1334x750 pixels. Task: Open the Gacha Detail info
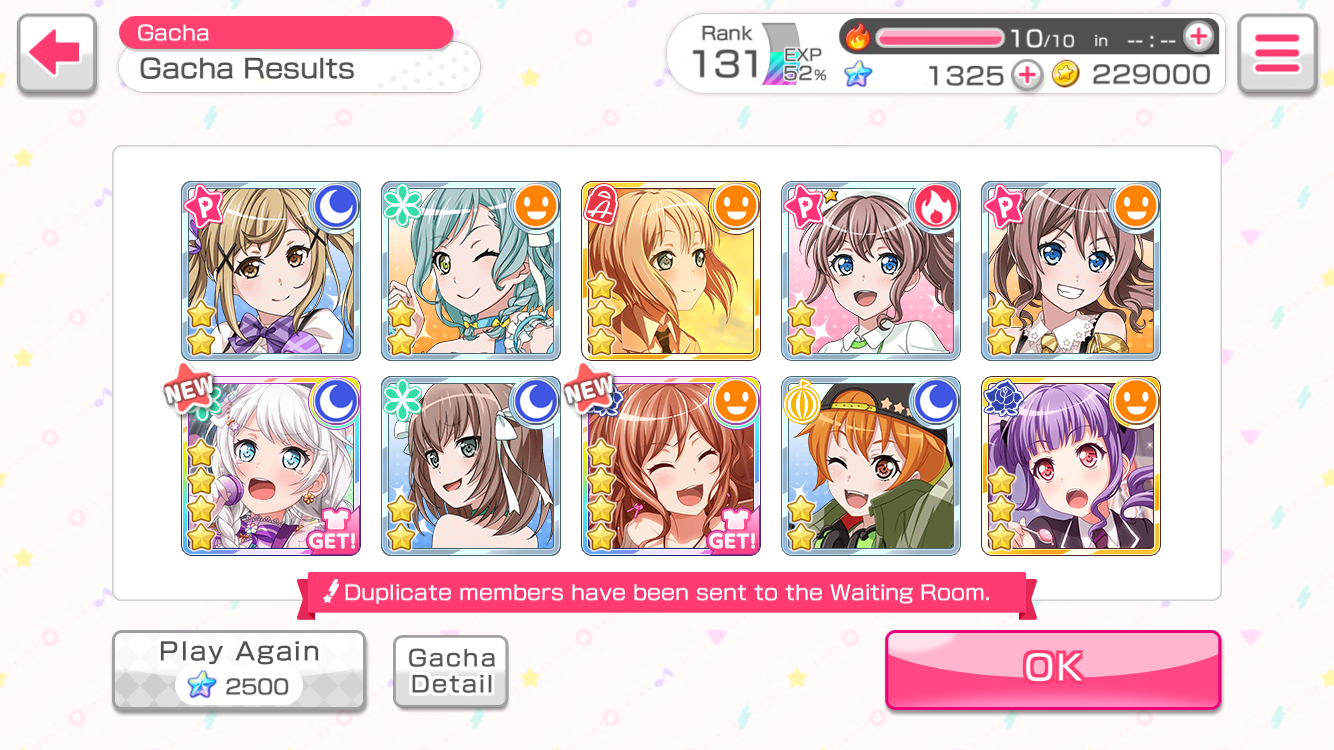point(451,671)
